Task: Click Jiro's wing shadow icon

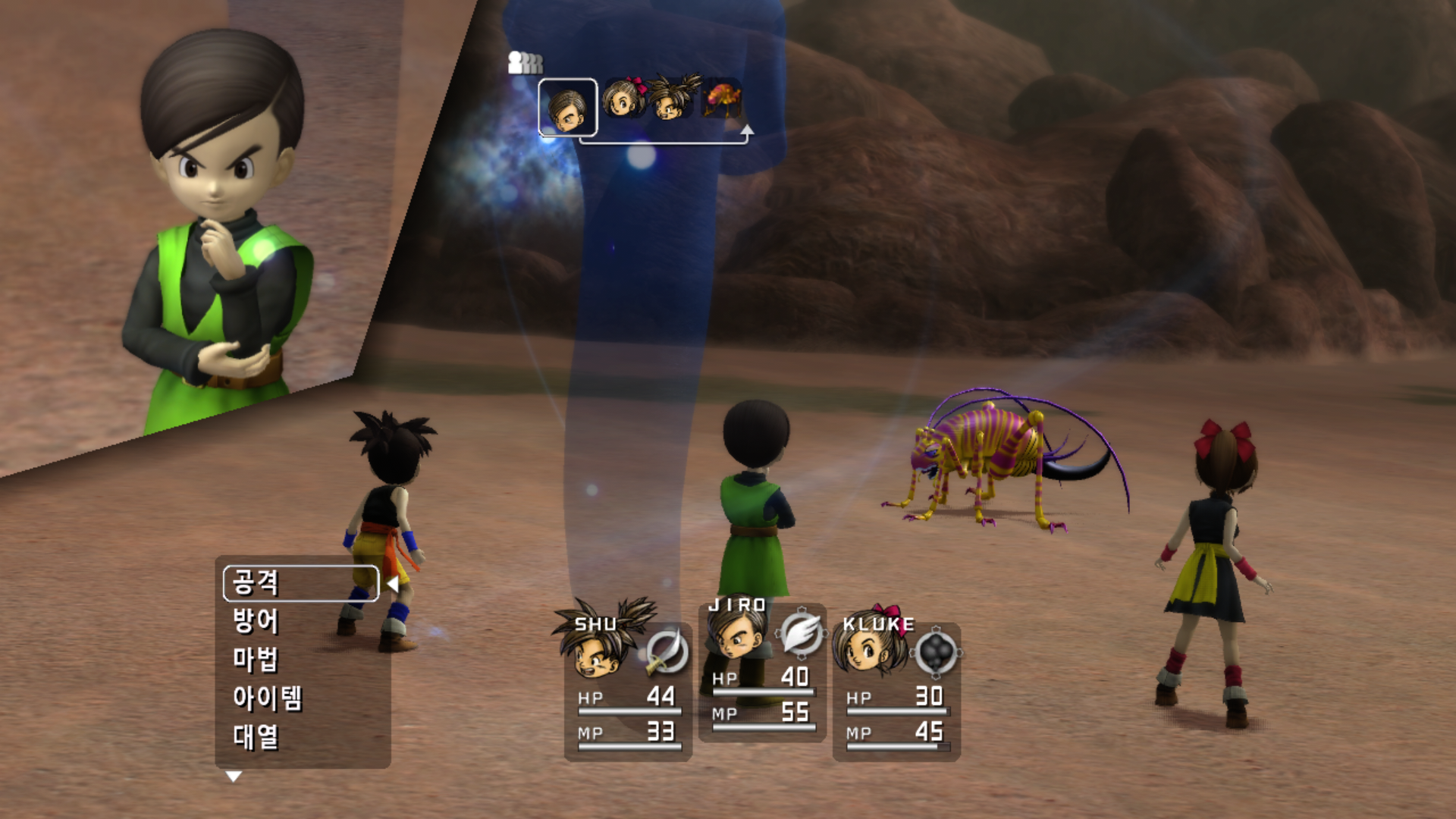Action: [801, 632]
